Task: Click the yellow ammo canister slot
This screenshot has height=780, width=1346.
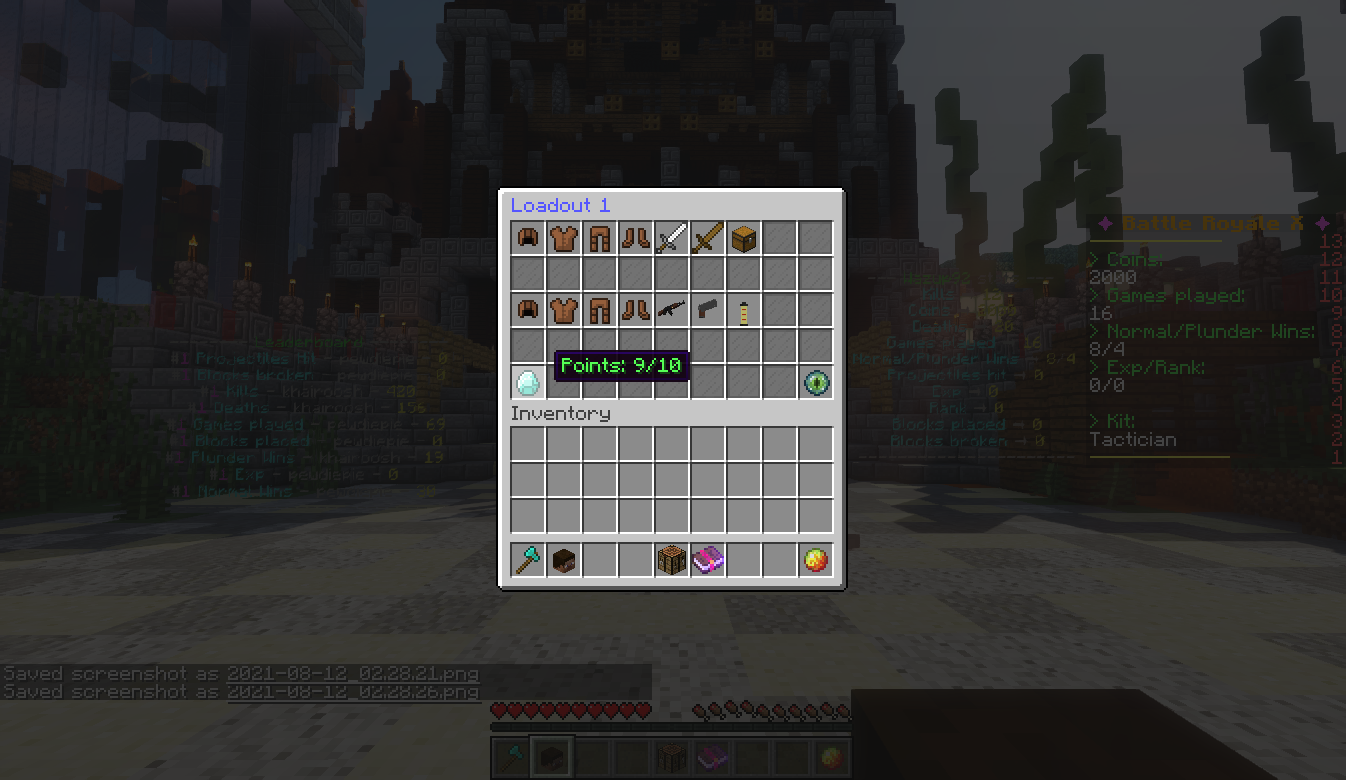Action: coord(744,311)
